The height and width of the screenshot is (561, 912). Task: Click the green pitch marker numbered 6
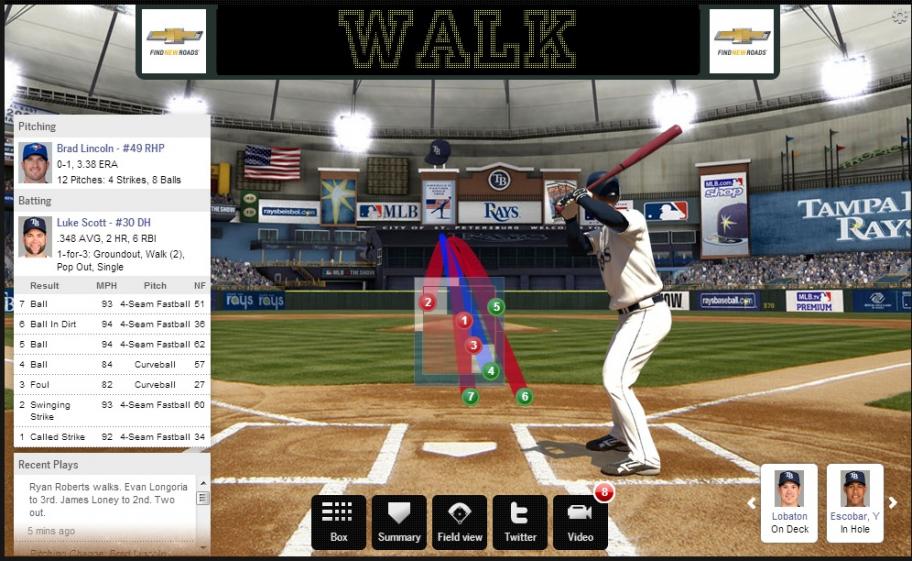pos(524,397)
